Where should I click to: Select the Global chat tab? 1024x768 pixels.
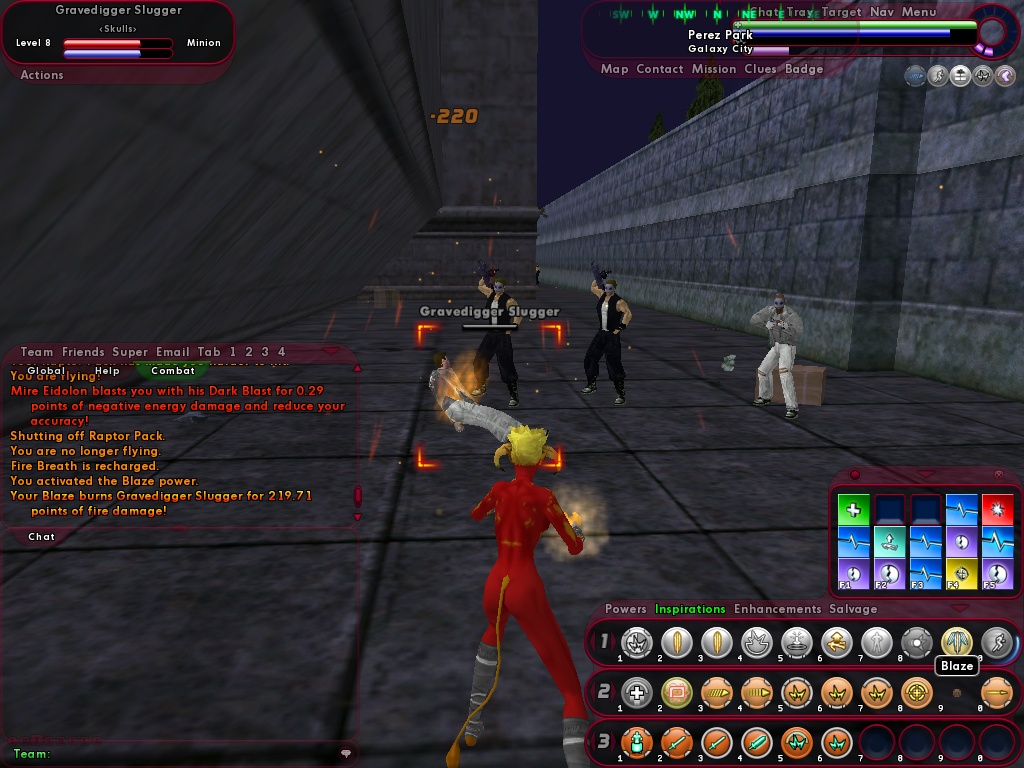46,371
